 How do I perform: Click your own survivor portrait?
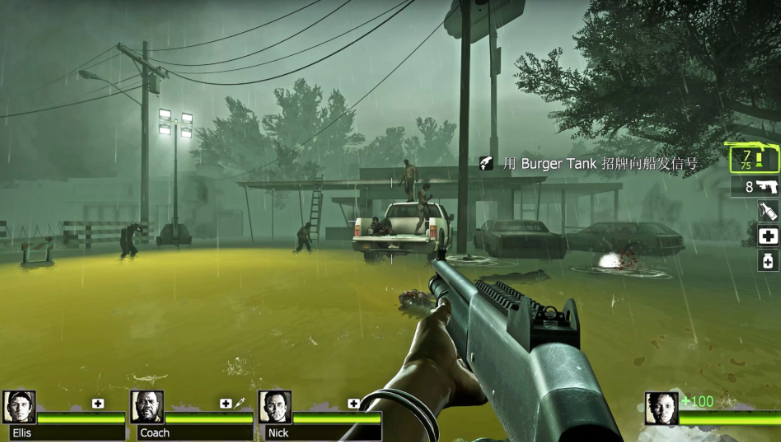click(x=662, y=408)
